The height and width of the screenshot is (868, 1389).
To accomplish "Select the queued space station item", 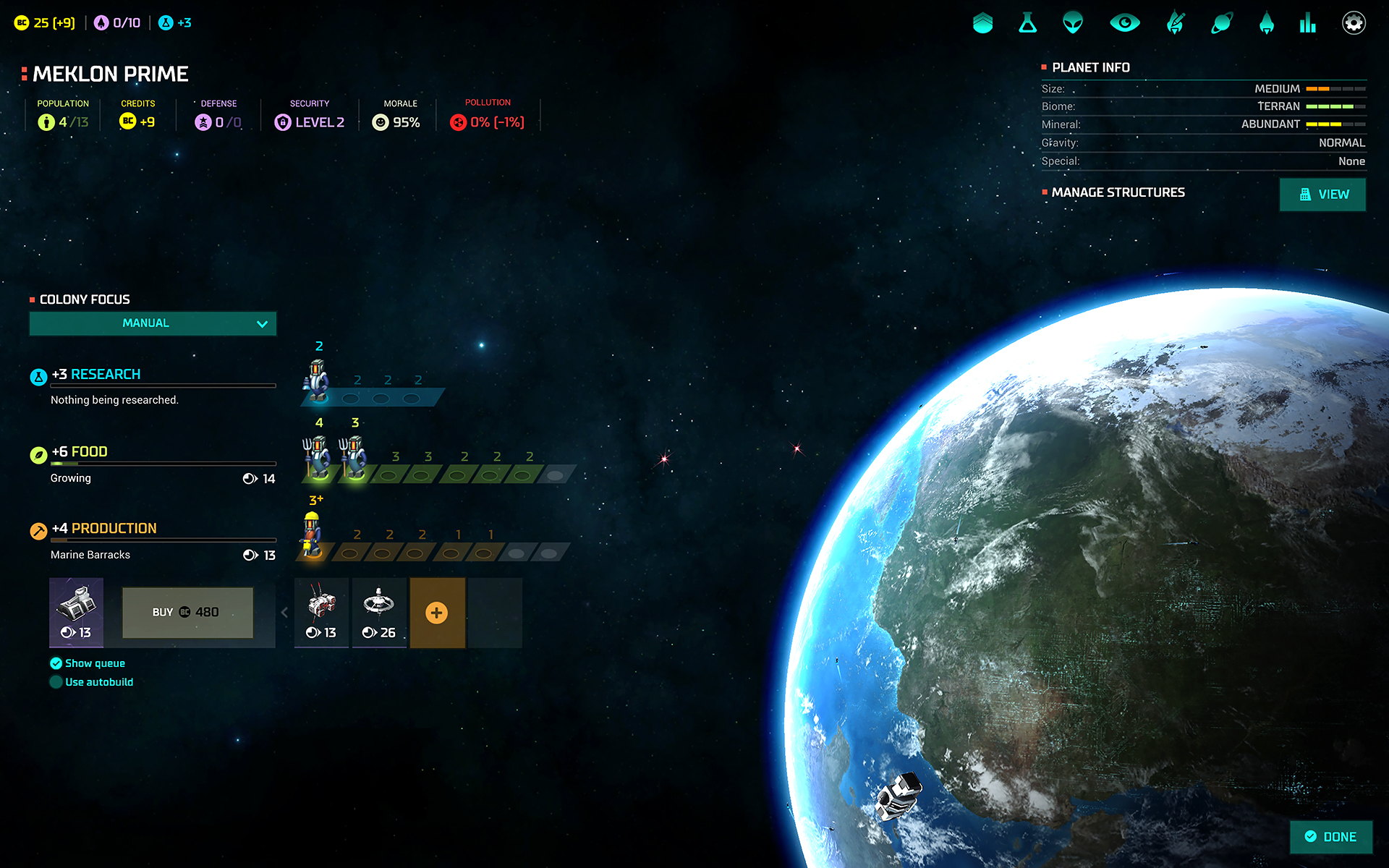I will 379,612.
